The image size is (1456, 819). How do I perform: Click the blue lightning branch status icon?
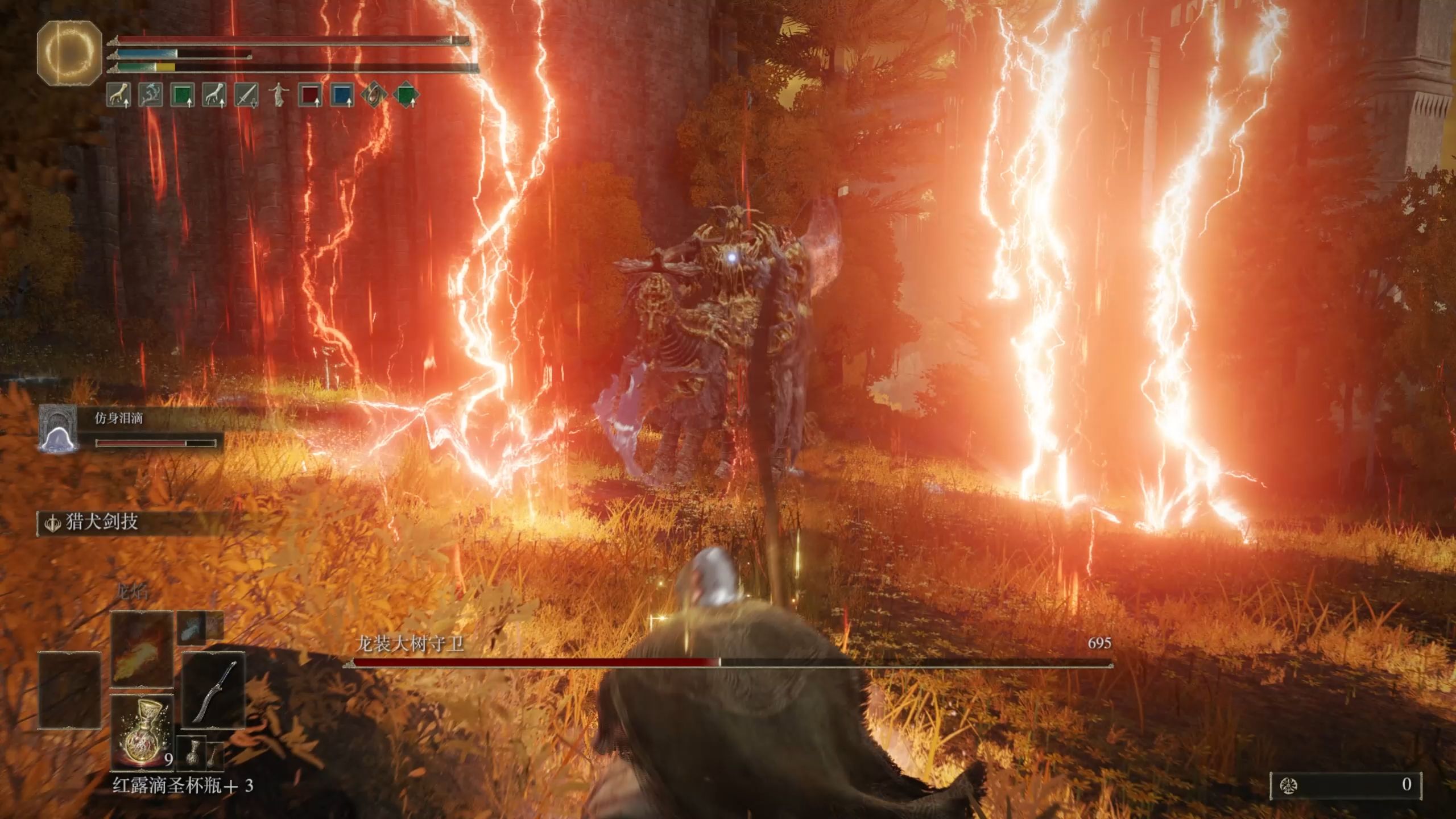[x=150, y=94]
